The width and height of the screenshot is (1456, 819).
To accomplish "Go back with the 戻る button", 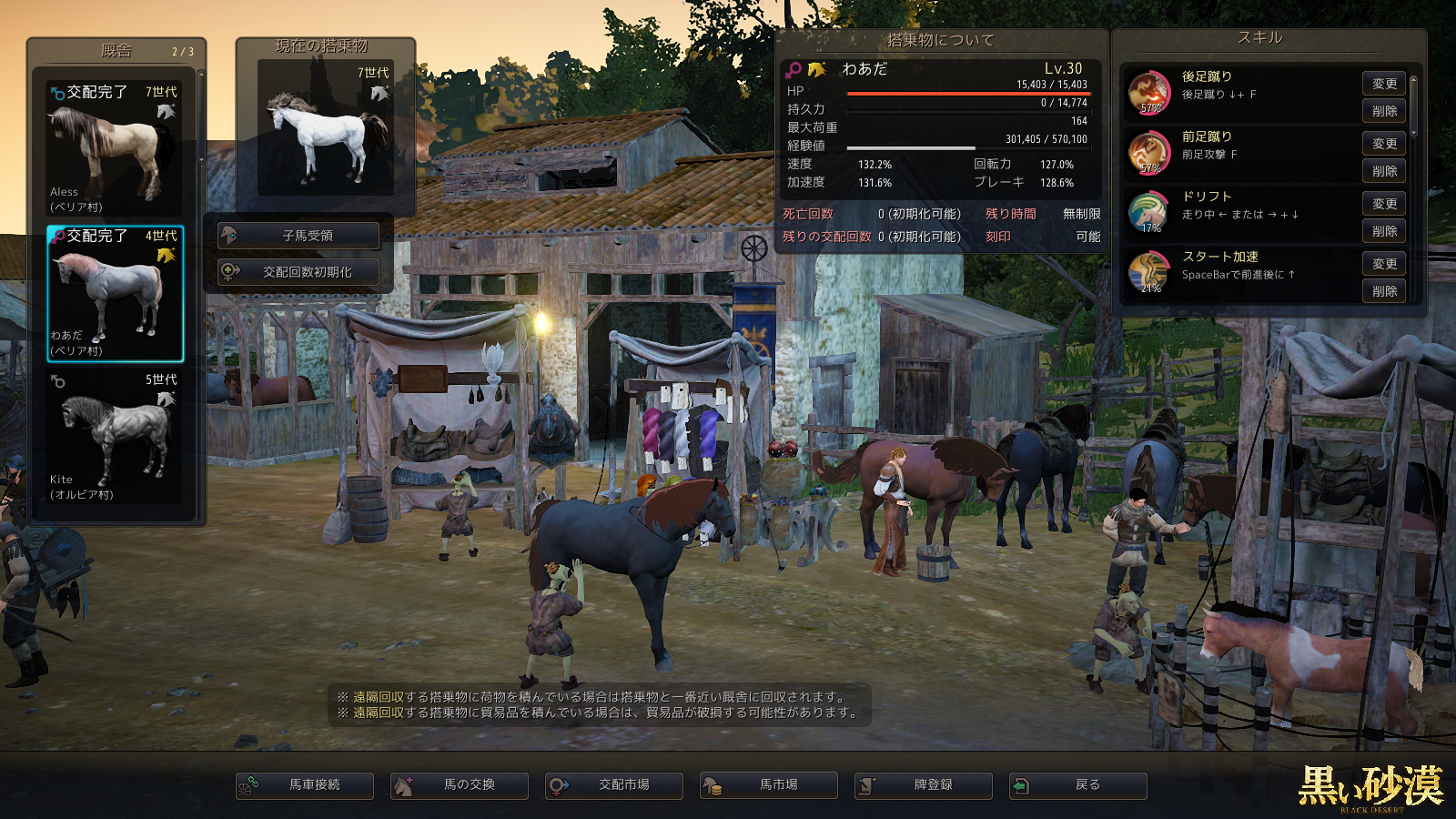I will (1078, 785).
